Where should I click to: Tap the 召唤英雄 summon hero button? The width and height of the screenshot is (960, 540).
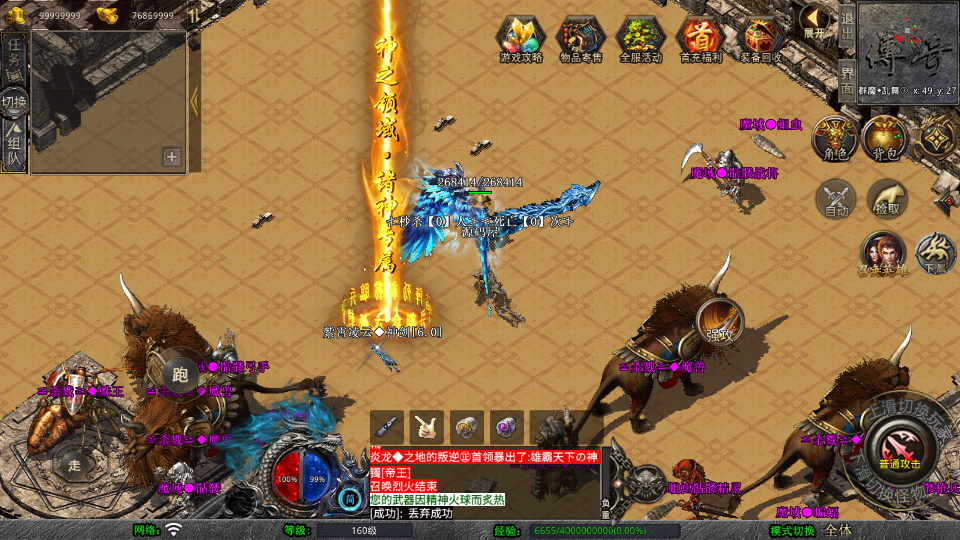point(882,253)
